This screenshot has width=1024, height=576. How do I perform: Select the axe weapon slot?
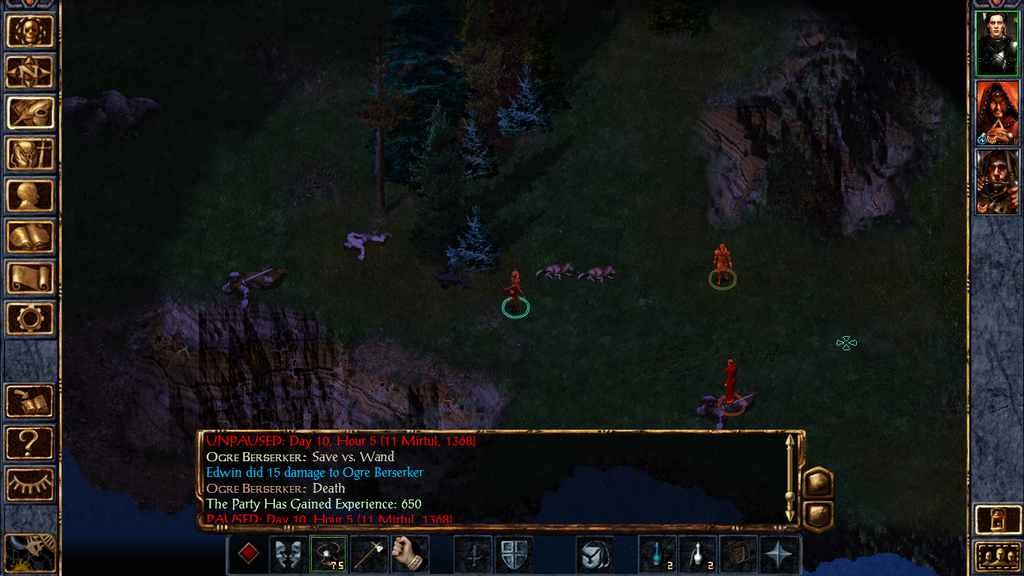pyautogui.click(x=369, y=554)
